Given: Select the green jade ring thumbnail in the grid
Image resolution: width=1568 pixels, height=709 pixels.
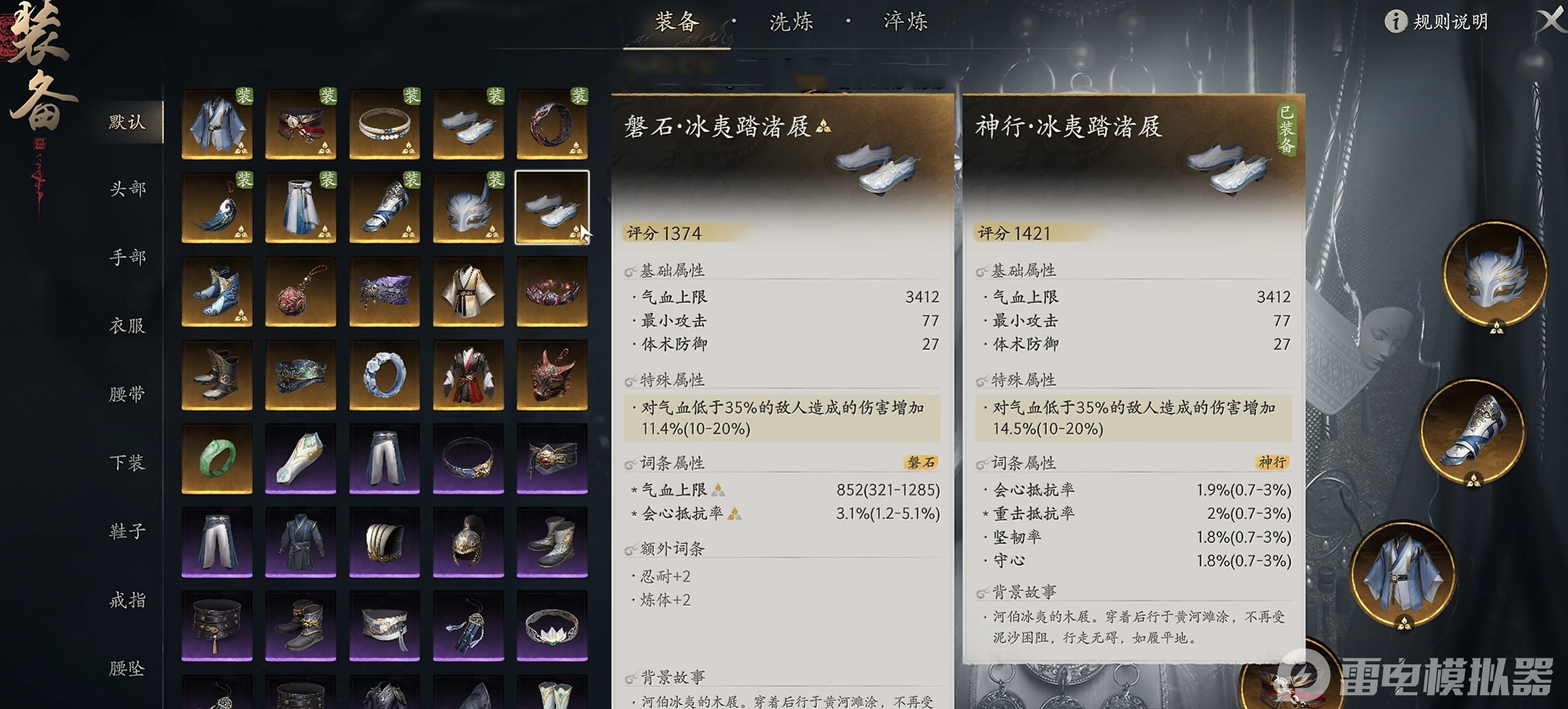Looking at the screenshot, I should [217, 459].
